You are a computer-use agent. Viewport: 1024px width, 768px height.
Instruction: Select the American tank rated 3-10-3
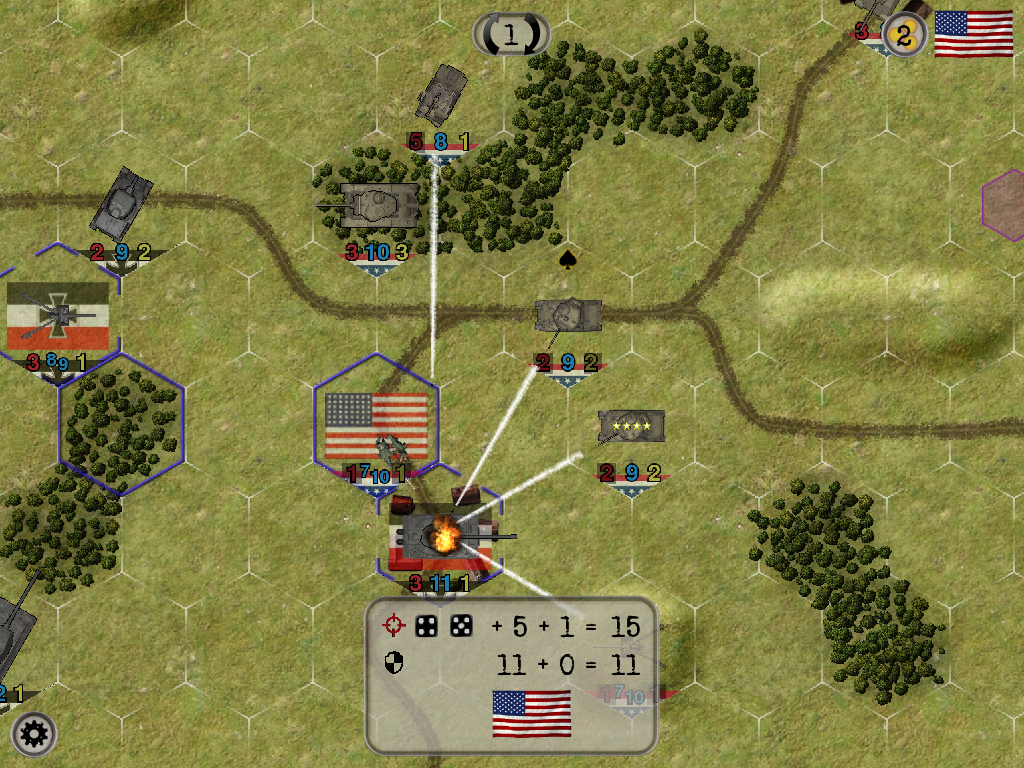pos(379,205)
